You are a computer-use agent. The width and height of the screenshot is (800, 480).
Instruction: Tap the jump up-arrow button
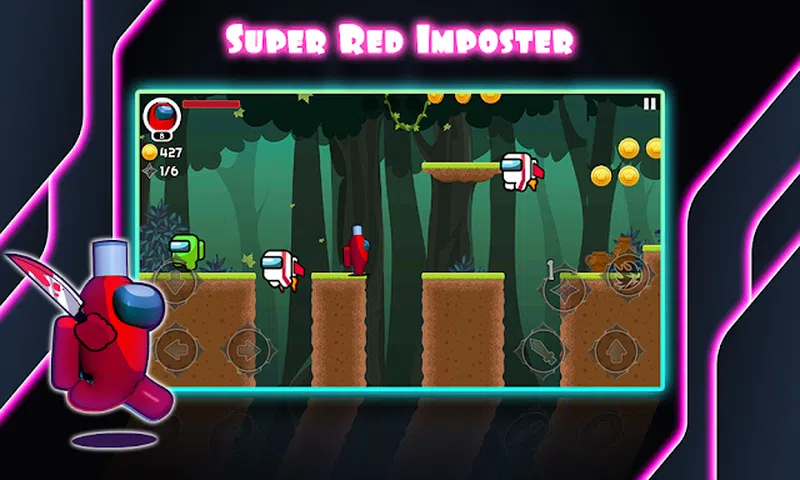(619, 350)
